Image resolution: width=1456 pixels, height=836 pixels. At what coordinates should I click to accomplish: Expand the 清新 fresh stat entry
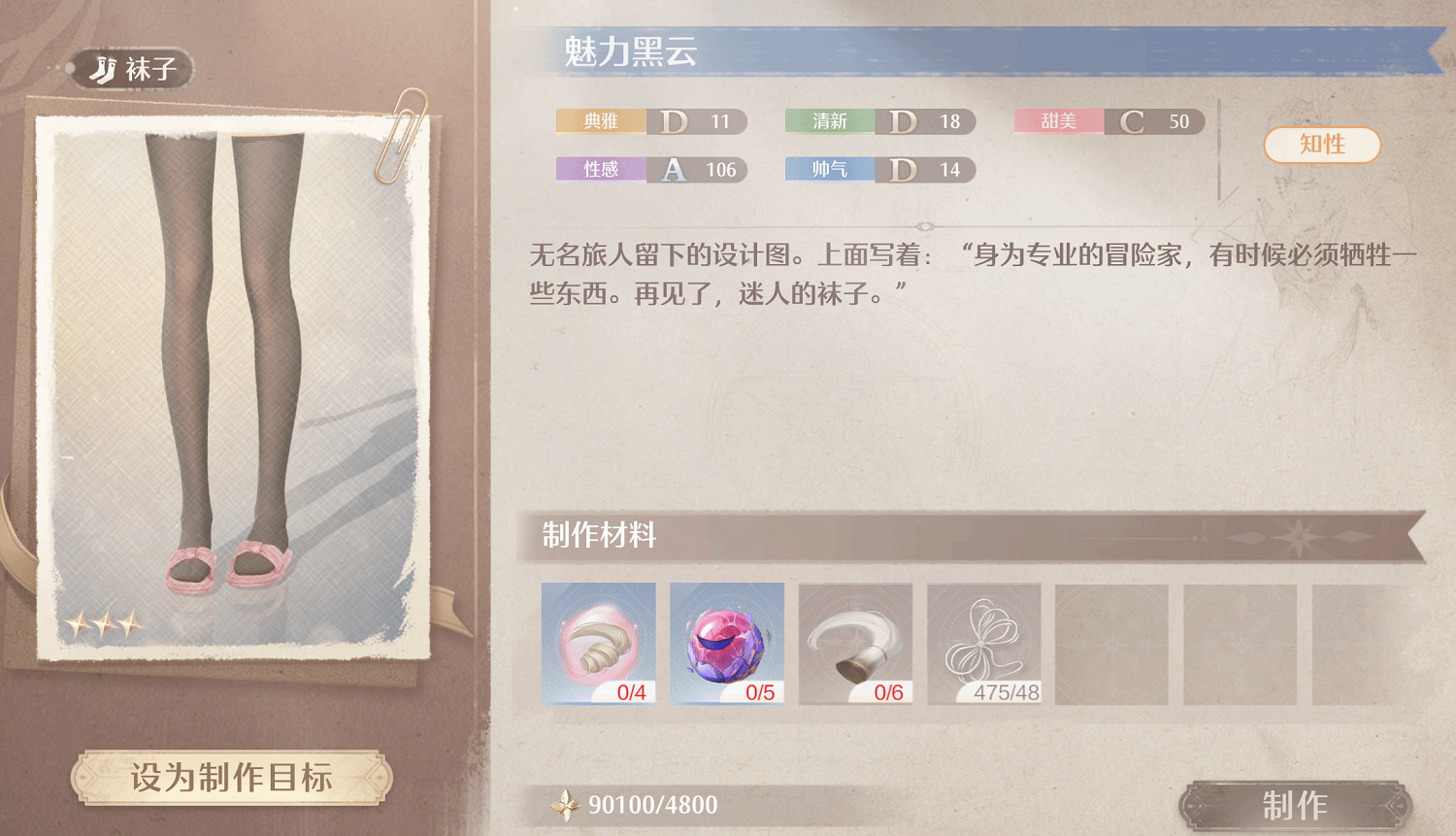point(879,121)
